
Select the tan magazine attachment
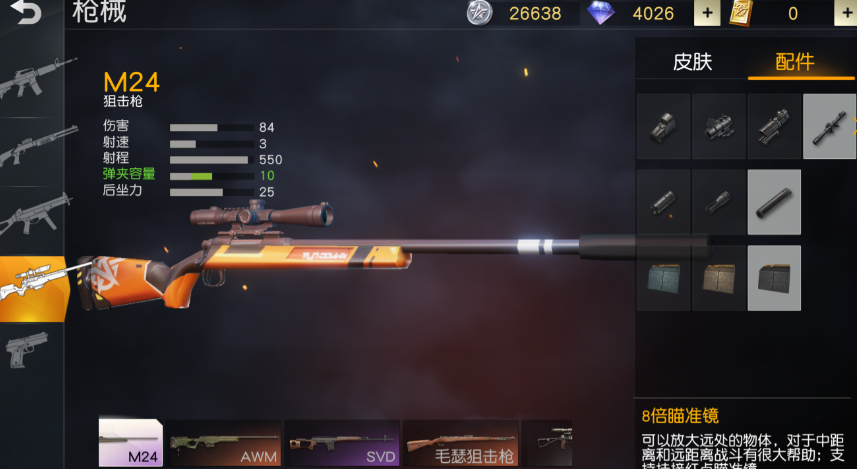719,277
